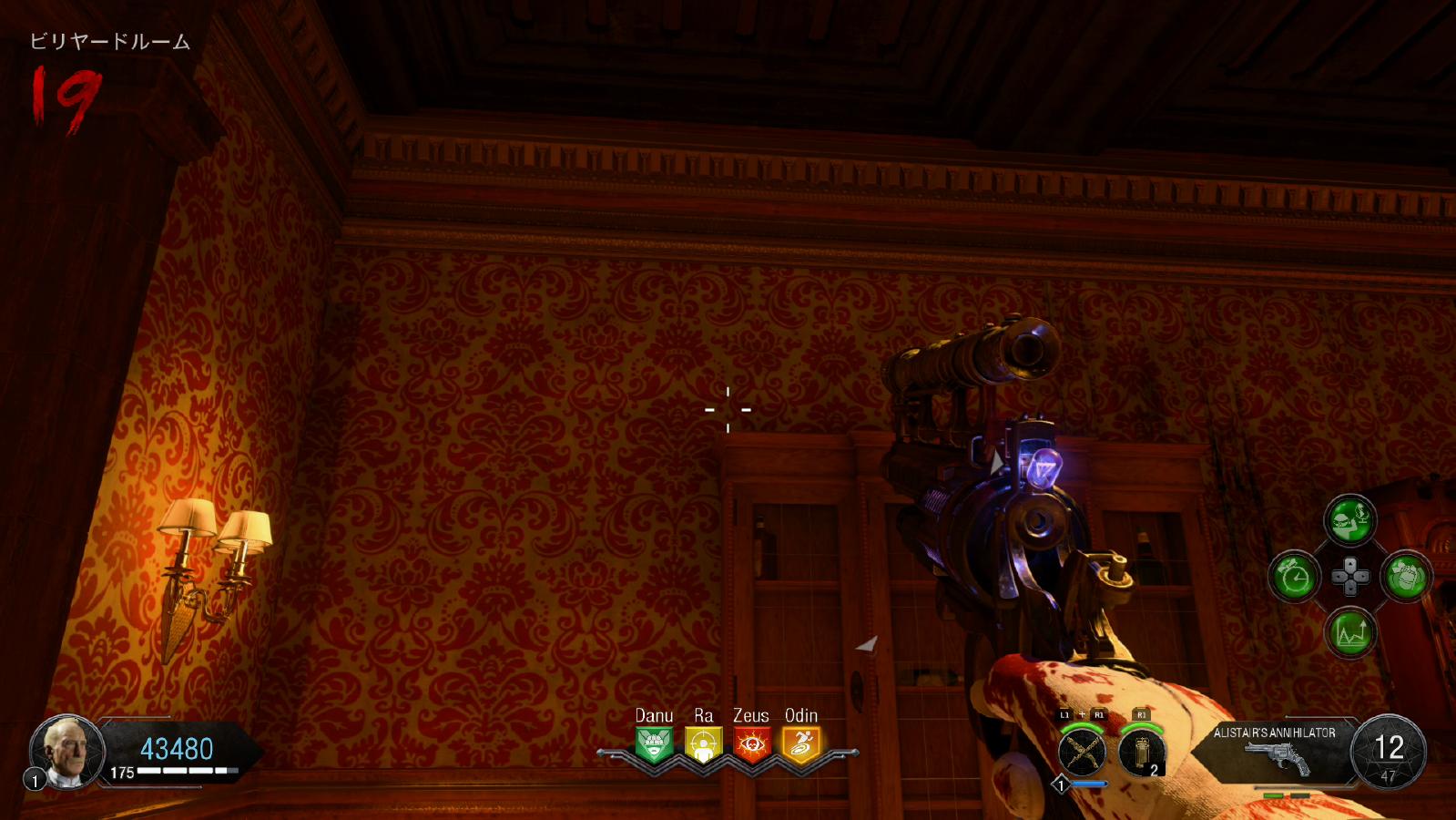Select the red Zeus perk icon
Viewport: 1456px width, 820px height.
(x=752, y=745)
